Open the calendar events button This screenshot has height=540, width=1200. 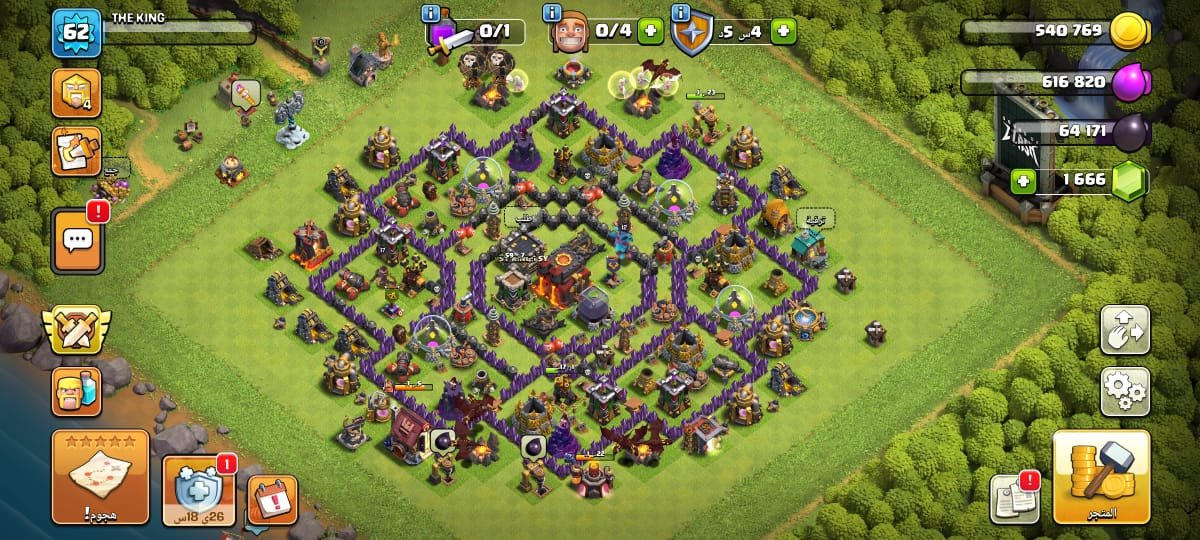tap(271, 498)
